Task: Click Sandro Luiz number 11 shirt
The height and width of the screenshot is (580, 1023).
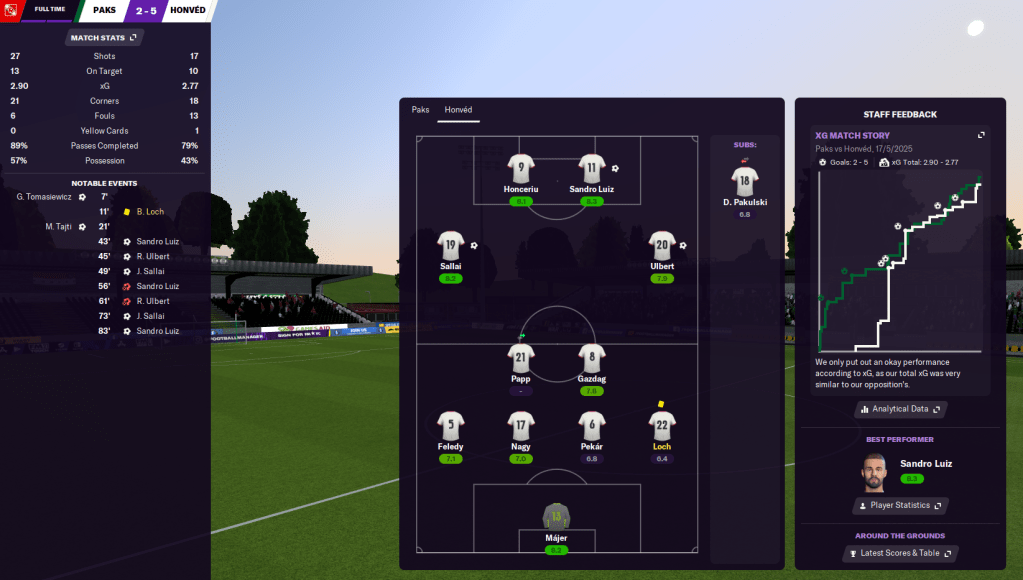Action: click(x=592, y=168)
